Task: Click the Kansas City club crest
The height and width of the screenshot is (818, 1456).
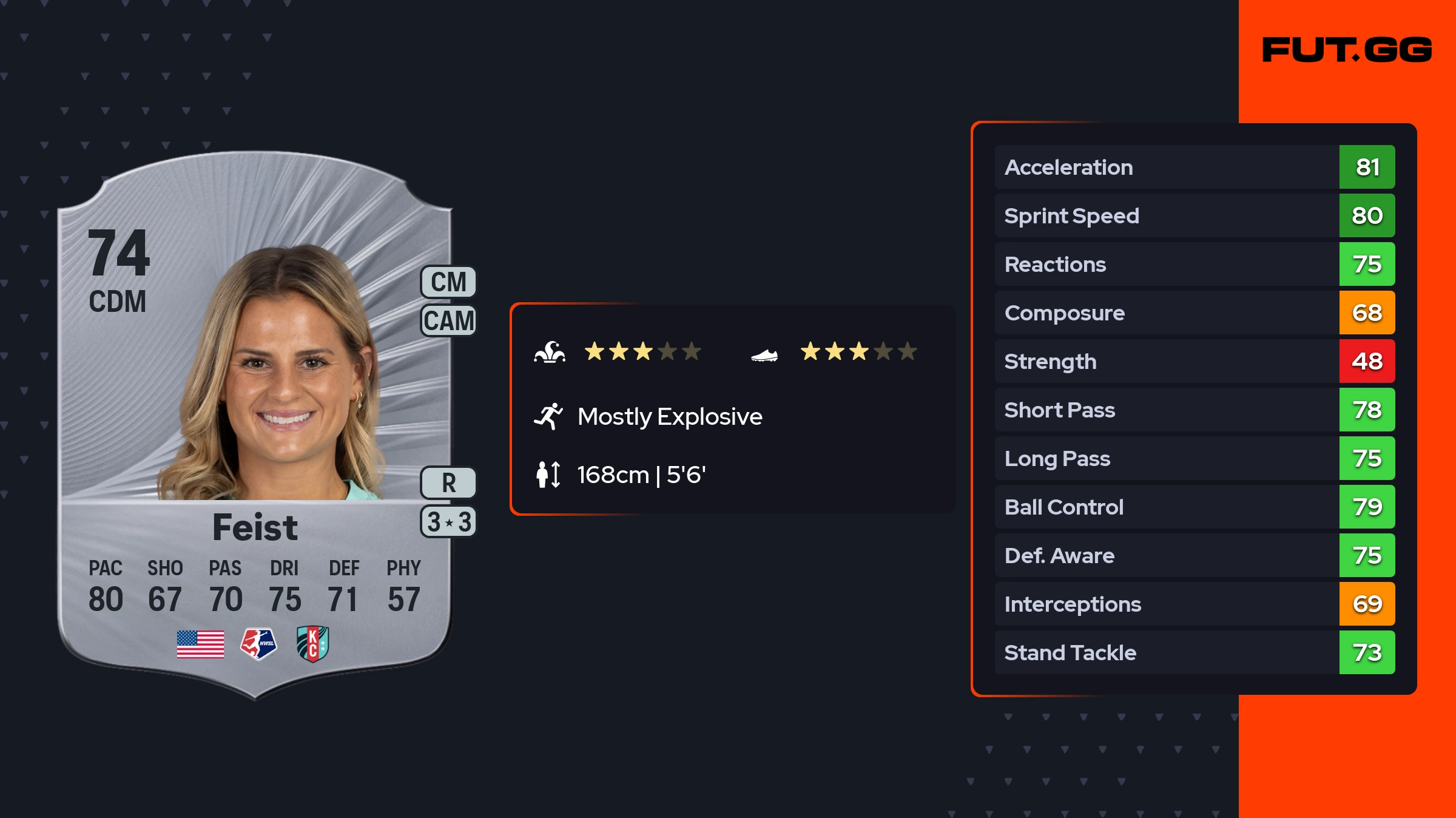Action: (312, 644)
